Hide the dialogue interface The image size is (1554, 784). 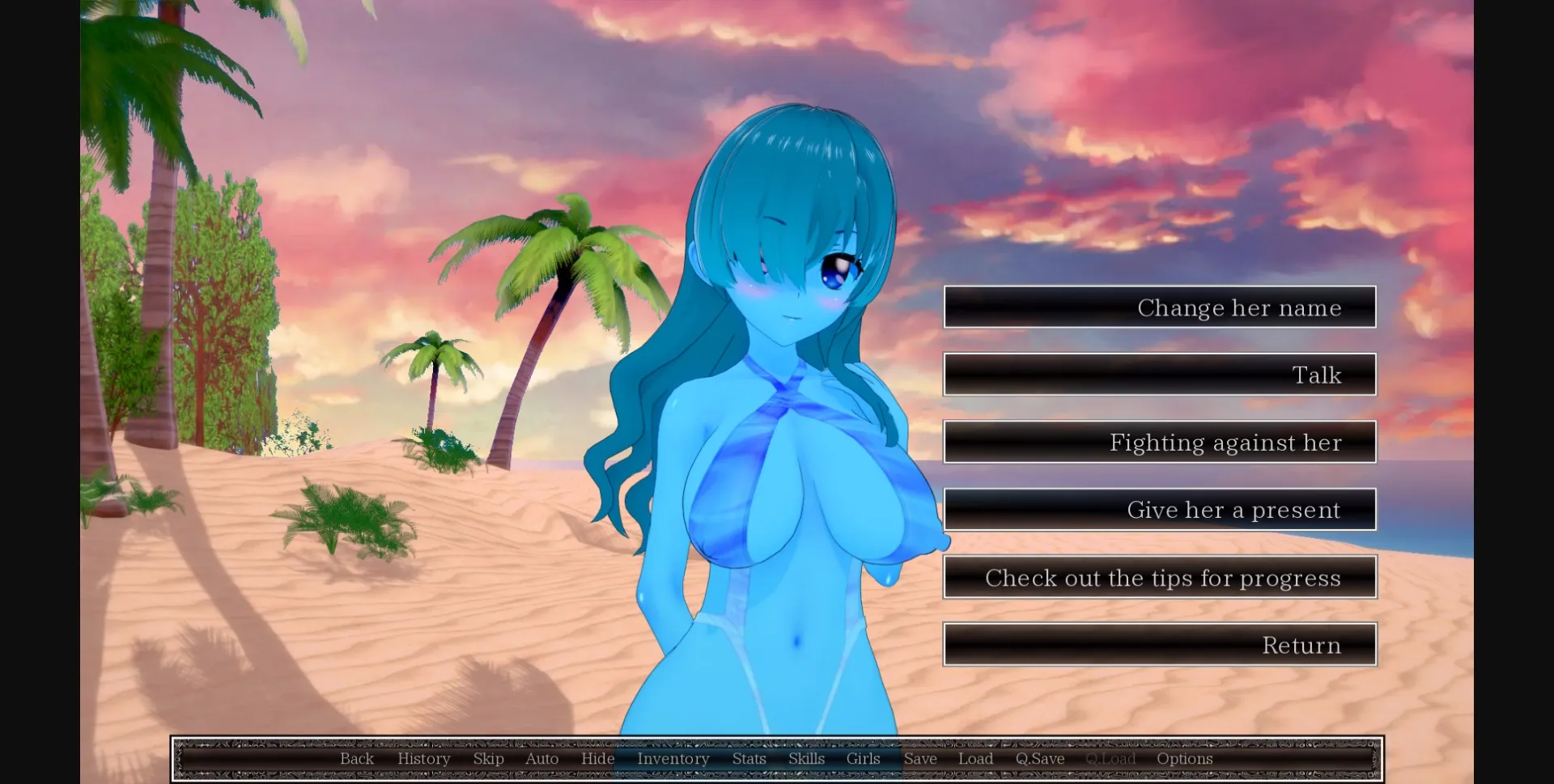[598, 758]
